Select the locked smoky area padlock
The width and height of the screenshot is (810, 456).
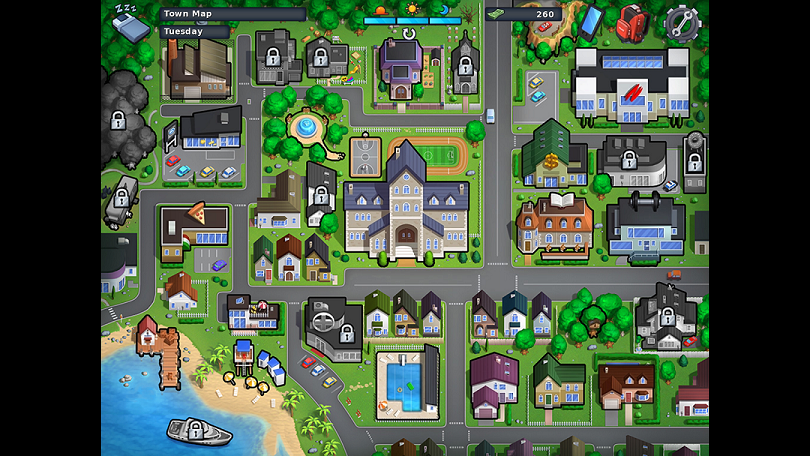pyautogui.click(x=118, y=122)
